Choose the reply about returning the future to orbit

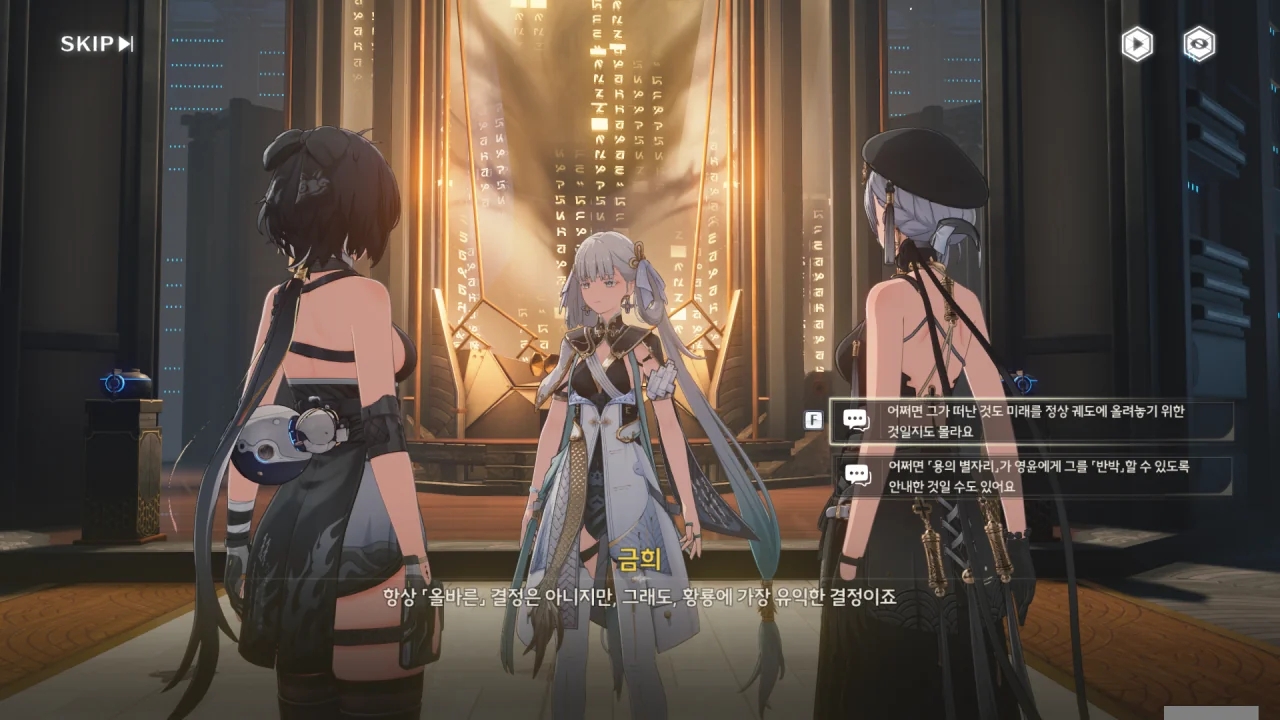click(x=1033, y=421)
